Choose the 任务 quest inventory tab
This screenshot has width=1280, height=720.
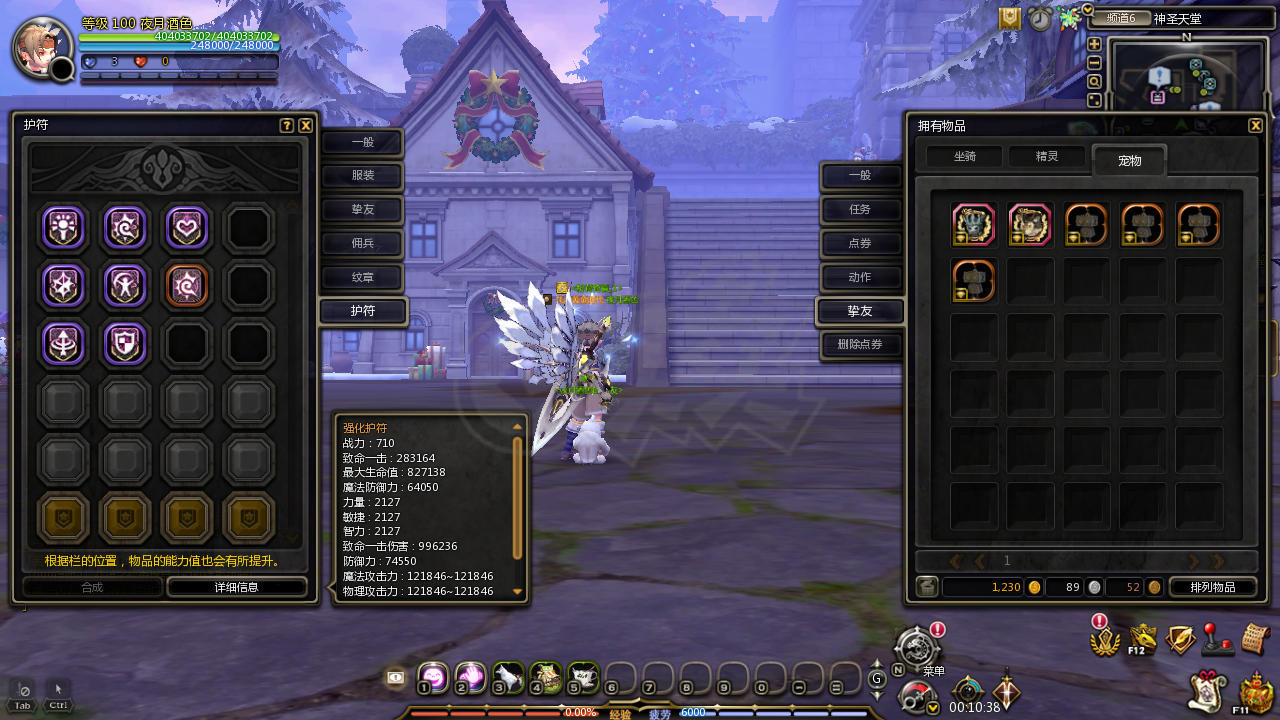tap(860, 209)
